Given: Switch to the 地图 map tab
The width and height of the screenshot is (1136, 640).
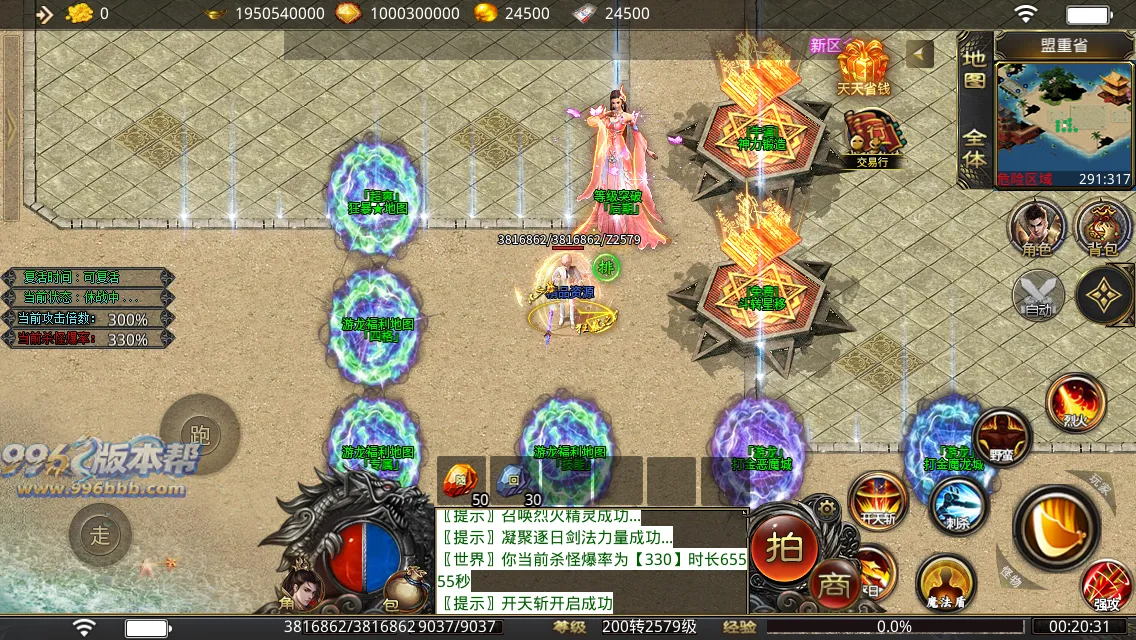Looking at the screenshot, I should 974,71.
